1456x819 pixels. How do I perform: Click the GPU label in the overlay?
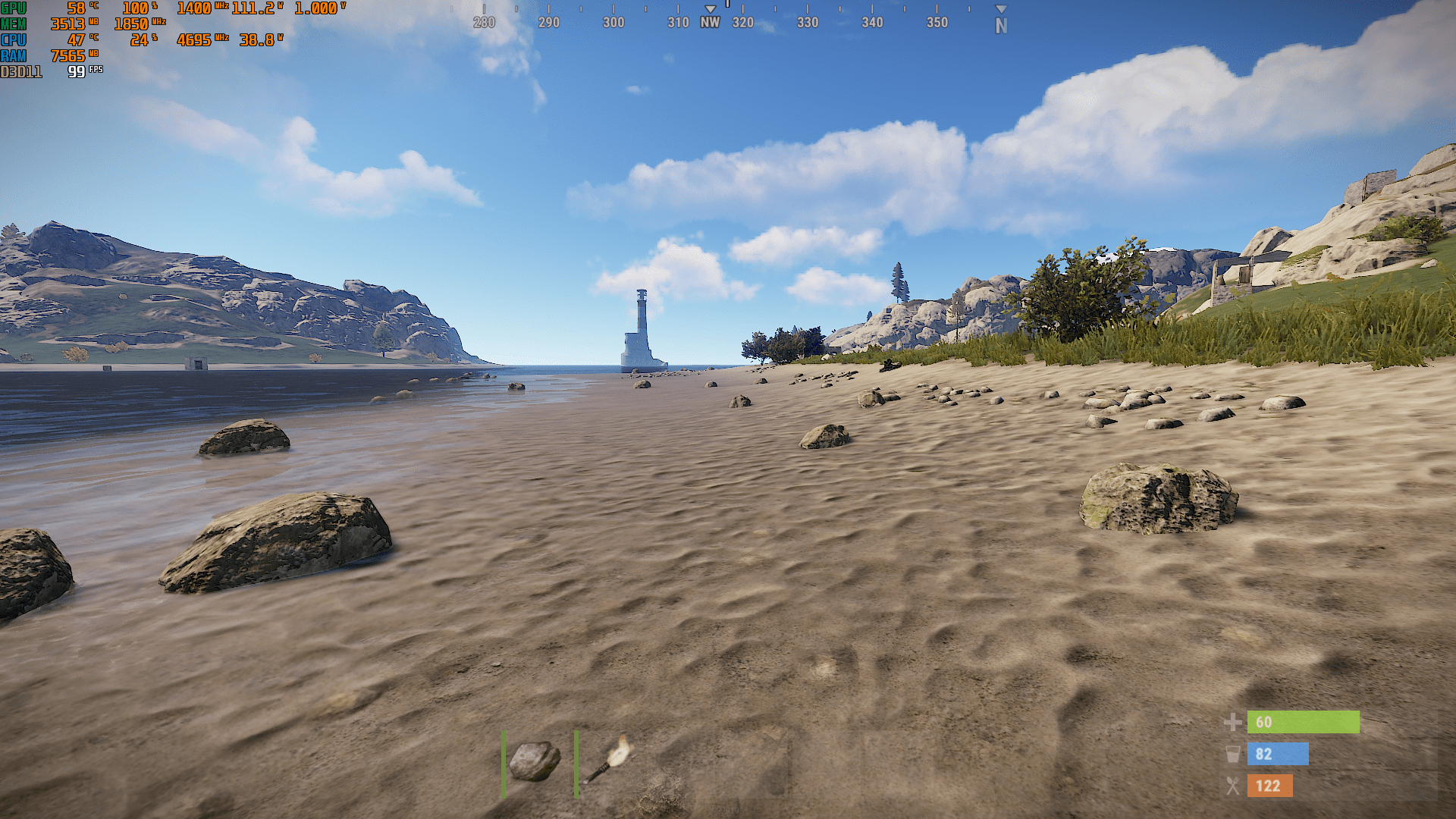pos(13,8)
